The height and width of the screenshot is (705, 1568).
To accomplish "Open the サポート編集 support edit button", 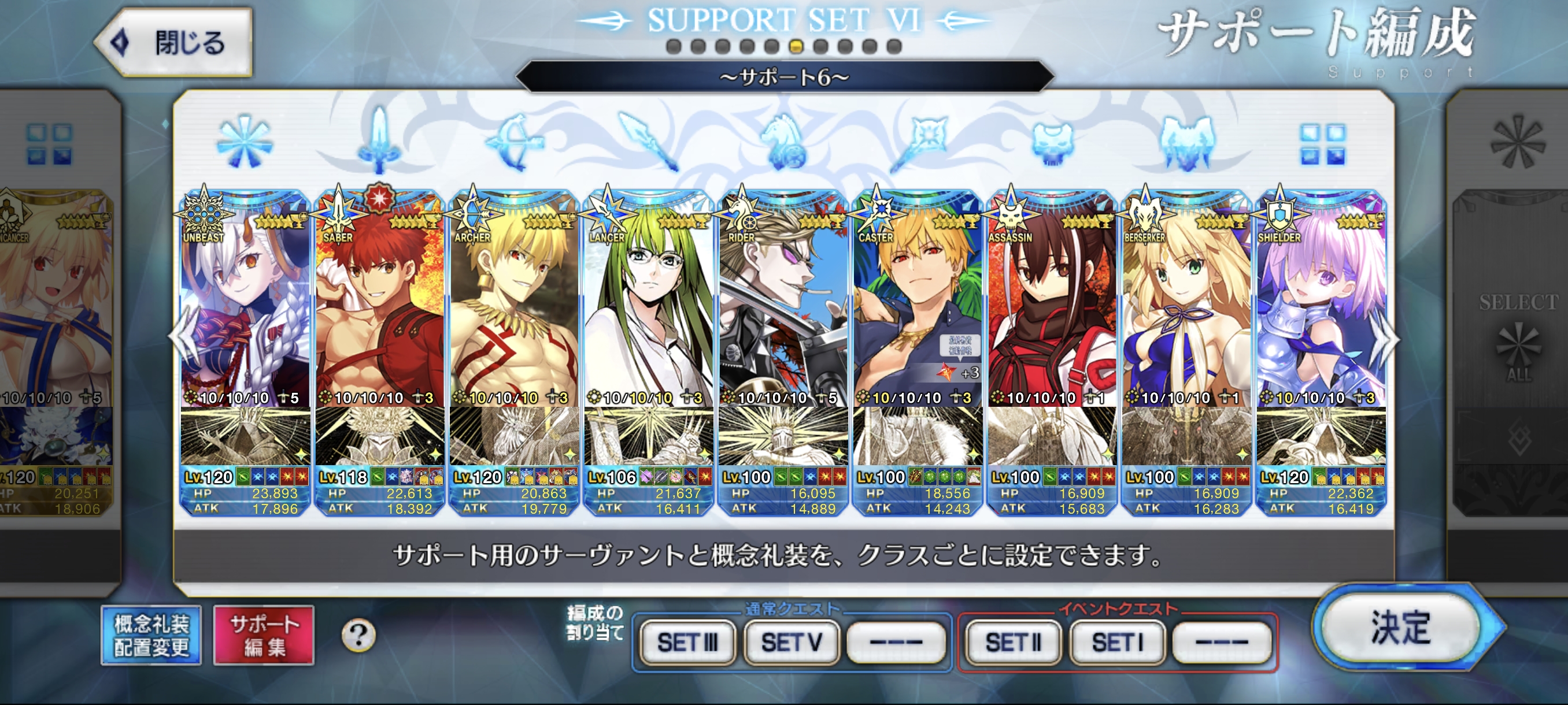I will pos(264,635).
